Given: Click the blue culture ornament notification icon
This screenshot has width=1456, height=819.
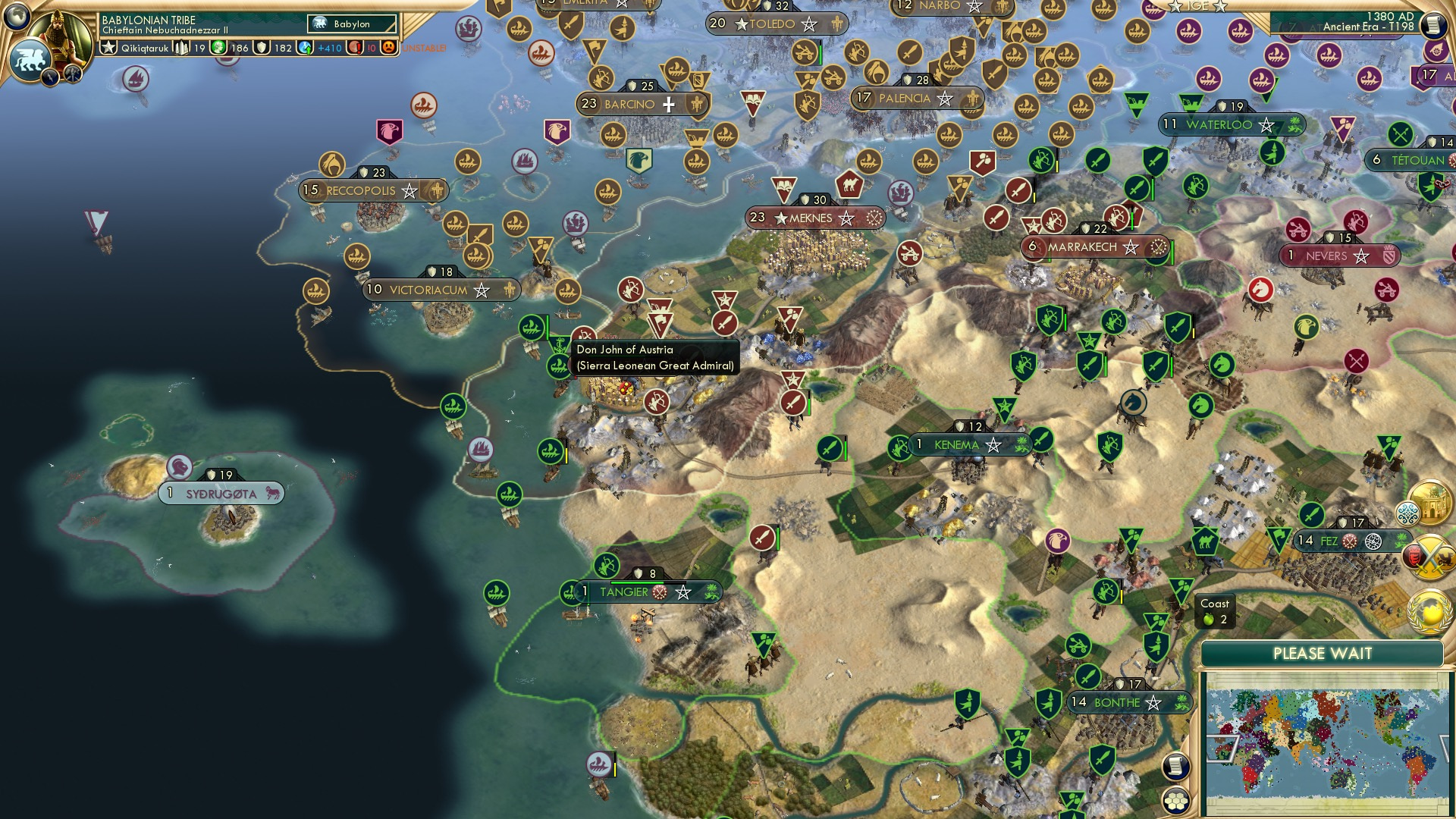Looking at the screenshot, I should point(1407,514).
